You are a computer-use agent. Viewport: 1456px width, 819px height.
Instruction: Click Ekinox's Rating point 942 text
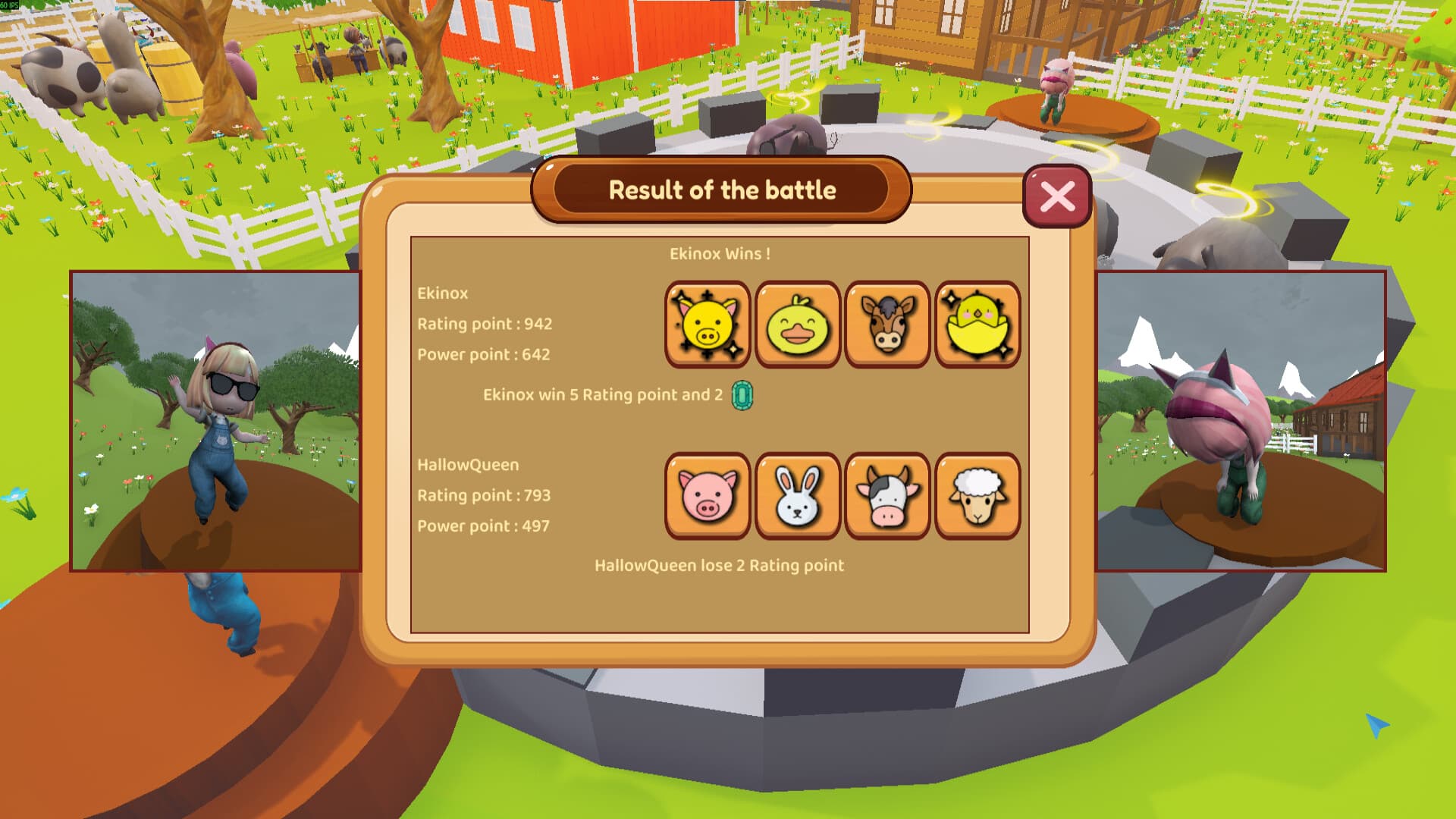(x=483, y=324)
